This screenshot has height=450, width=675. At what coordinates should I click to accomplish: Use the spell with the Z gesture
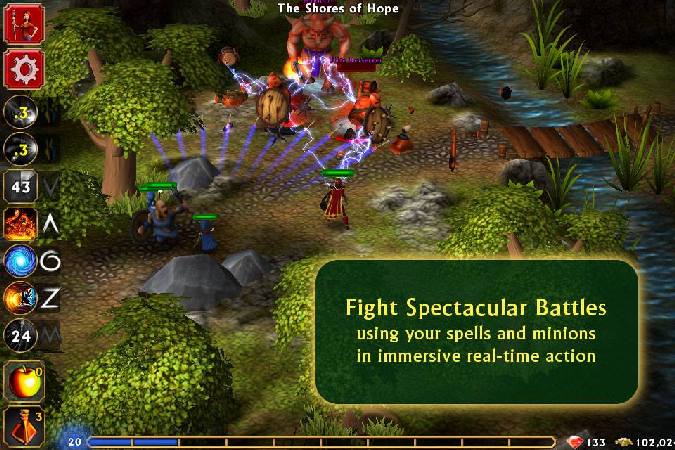click(22, 298)
